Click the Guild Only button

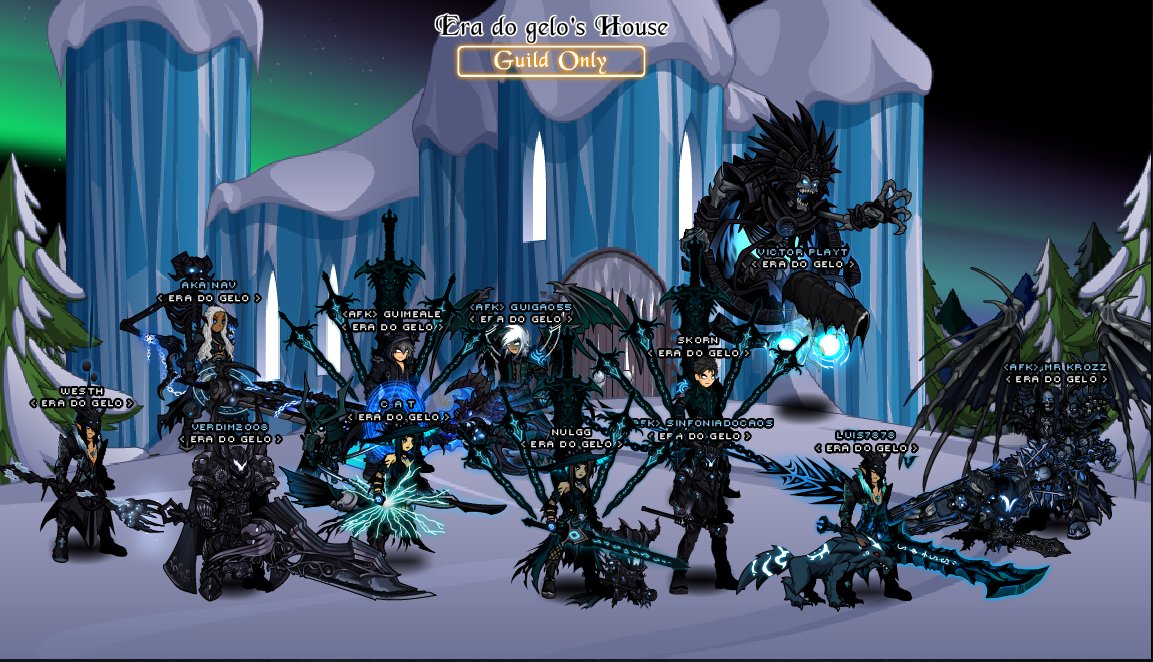[550, 61]
